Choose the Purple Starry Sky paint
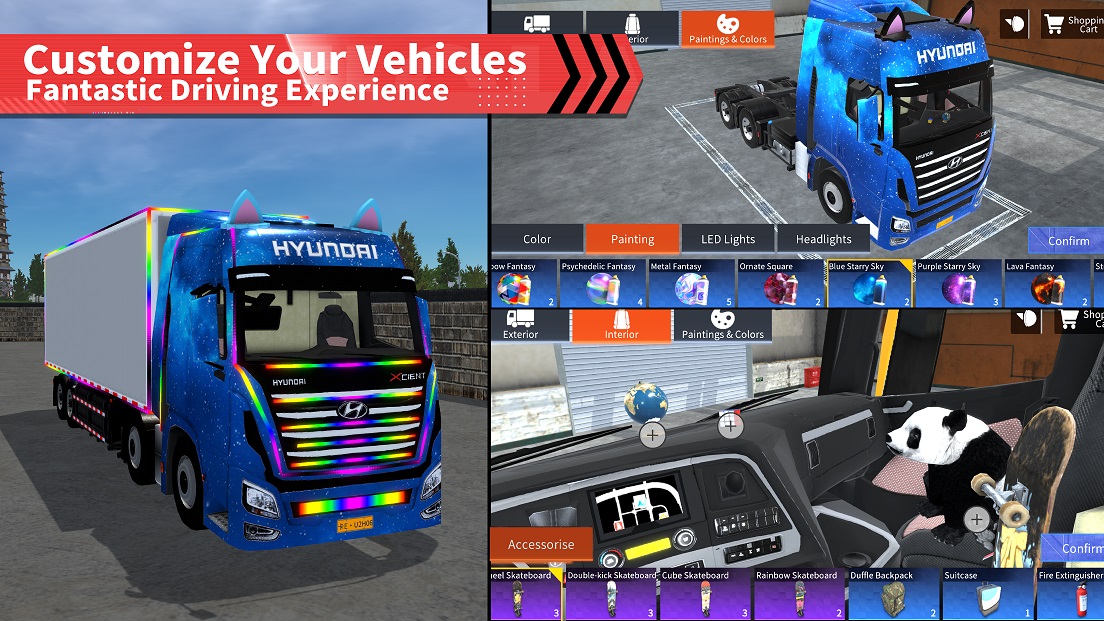1104x621 pixels. [x=958, y=283]
